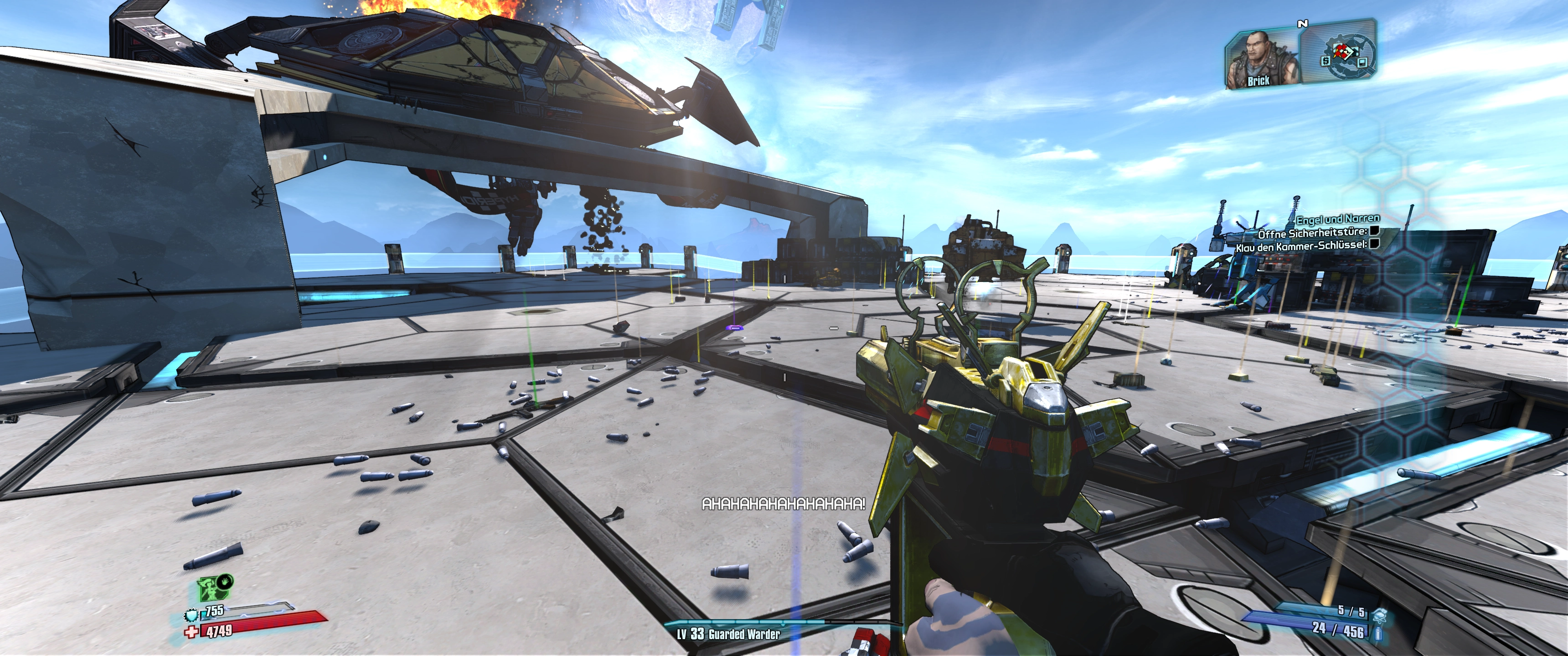The image size is (1568, 656).
Task: Toggle the Klau den Kammer-Schlüssel objective checkbox
Action: pos(1373,244)
